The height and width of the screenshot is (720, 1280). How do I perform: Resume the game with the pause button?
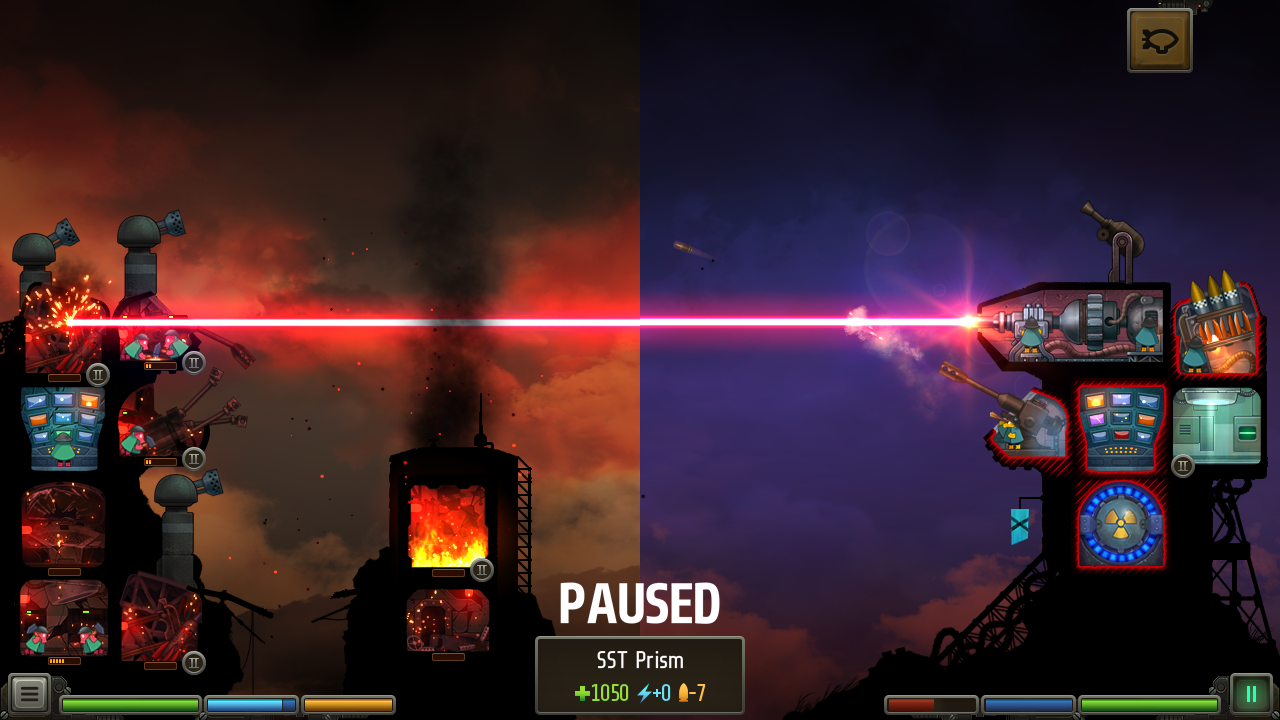pos(1251,692)
